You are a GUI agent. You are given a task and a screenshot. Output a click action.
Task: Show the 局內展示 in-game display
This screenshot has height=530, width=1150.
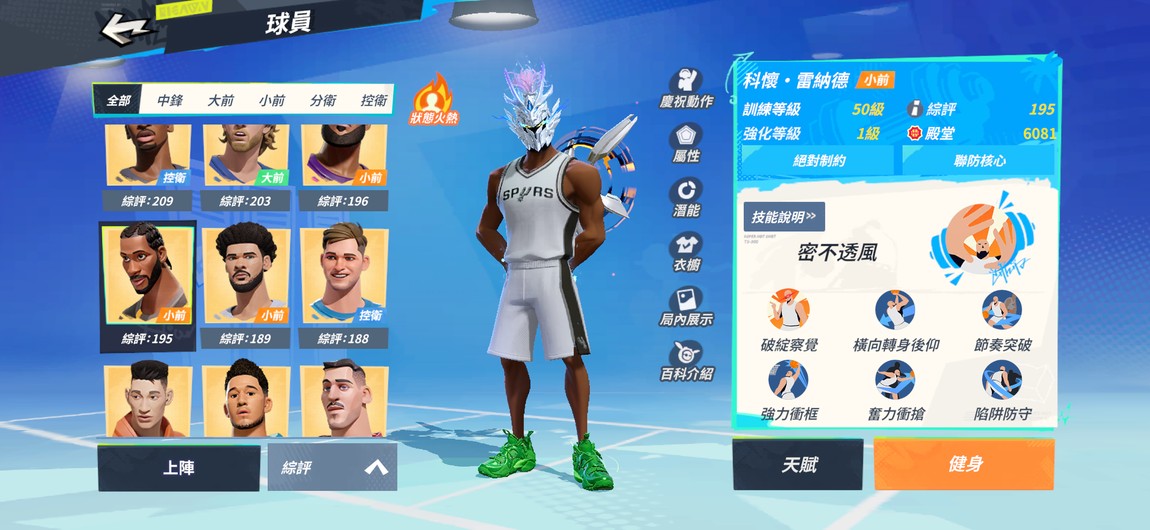686,307
